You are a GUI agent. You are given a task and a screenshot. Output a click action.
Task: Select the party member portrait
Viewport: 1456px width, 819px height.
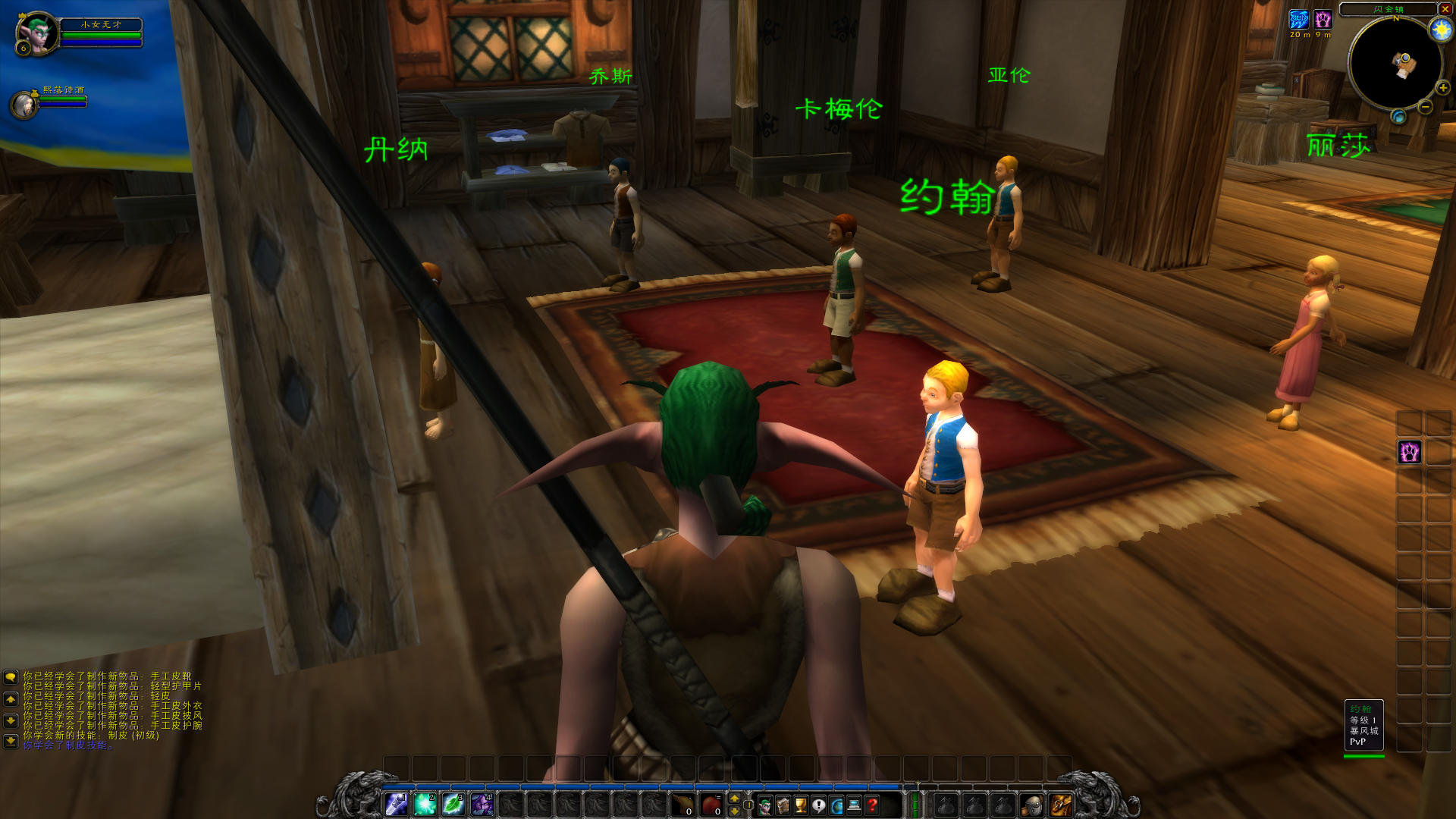pyautogui.click(x=24, y=105)
